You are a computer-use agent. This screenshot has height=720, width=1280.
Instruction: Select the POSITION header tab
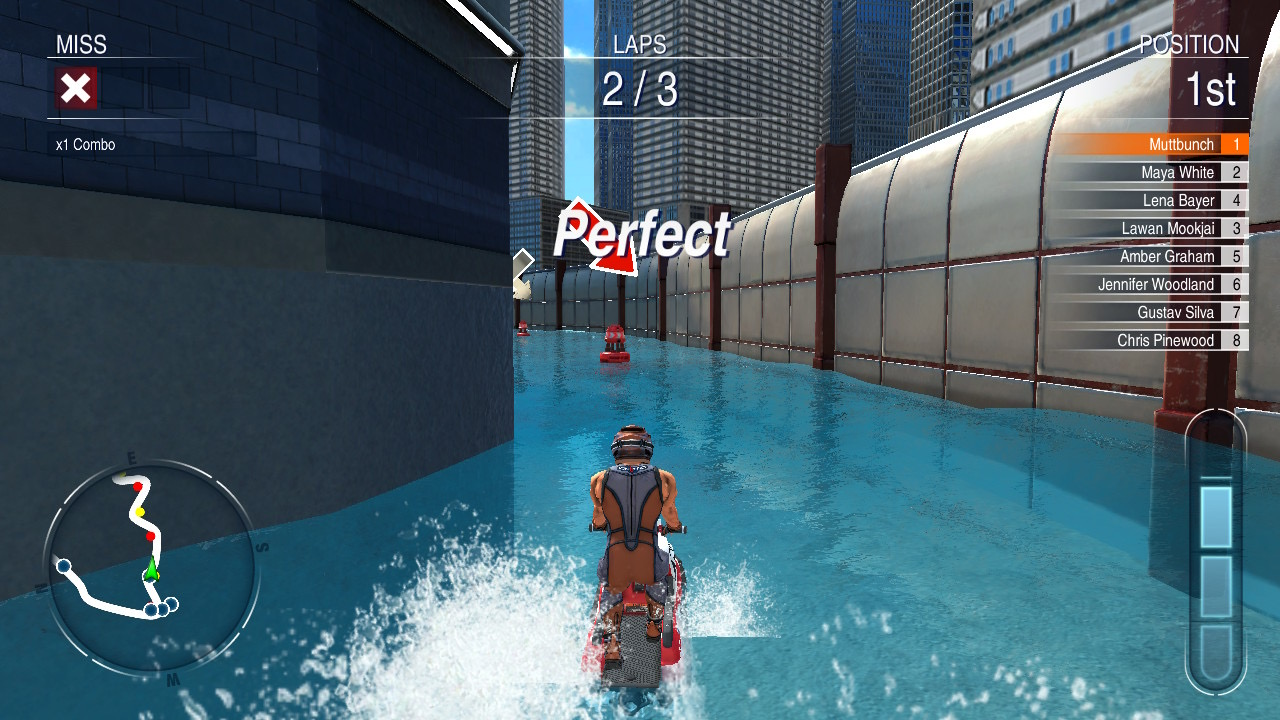coord(1188,45)
